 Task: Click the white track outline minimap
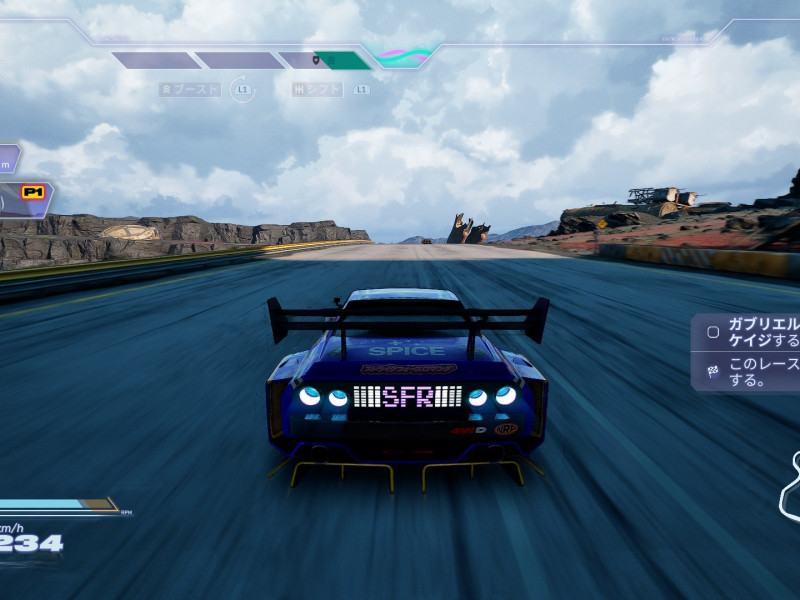(789, 488)
